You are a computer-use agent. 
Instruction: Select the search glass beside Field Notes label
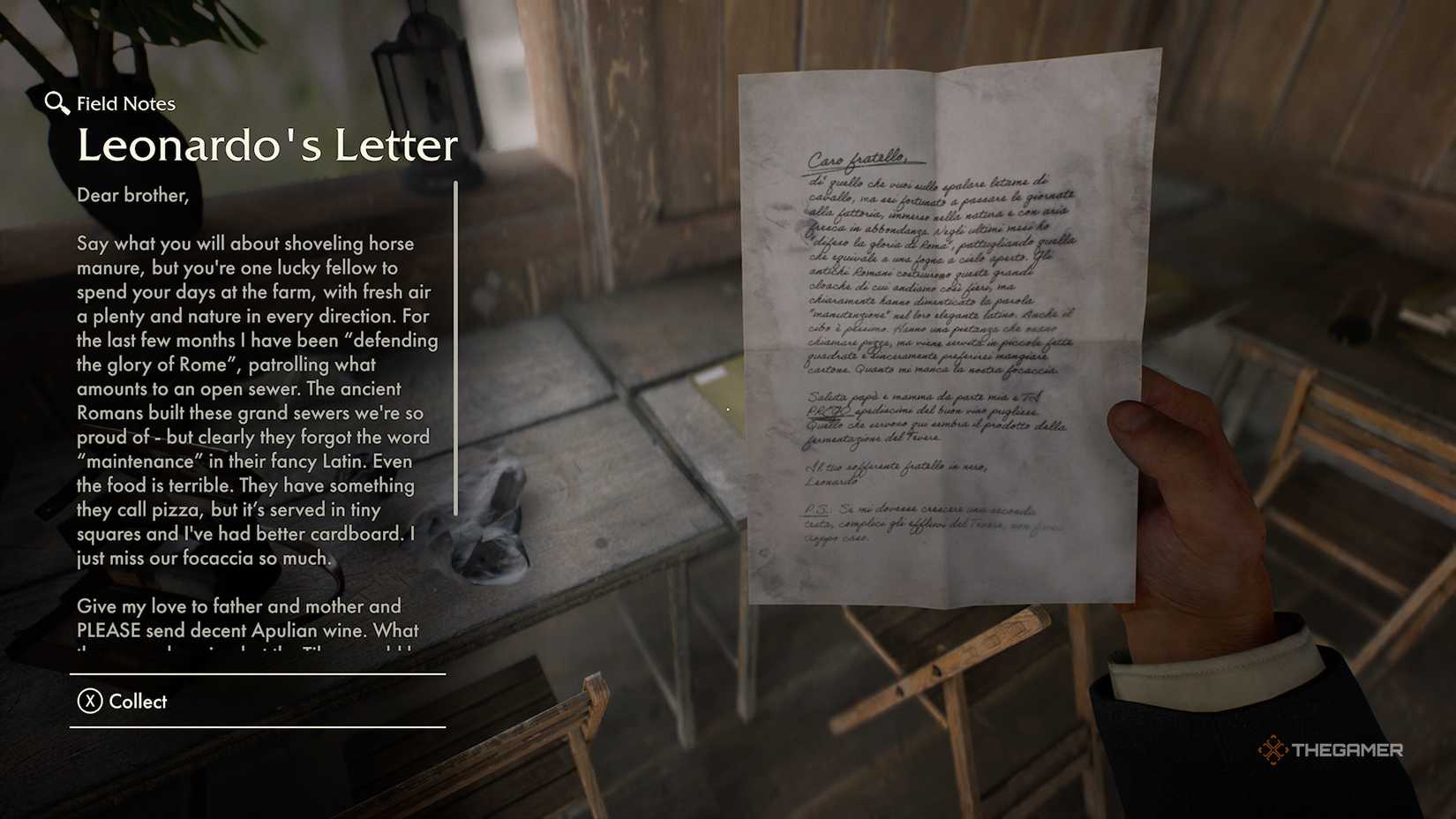(56, 103)
